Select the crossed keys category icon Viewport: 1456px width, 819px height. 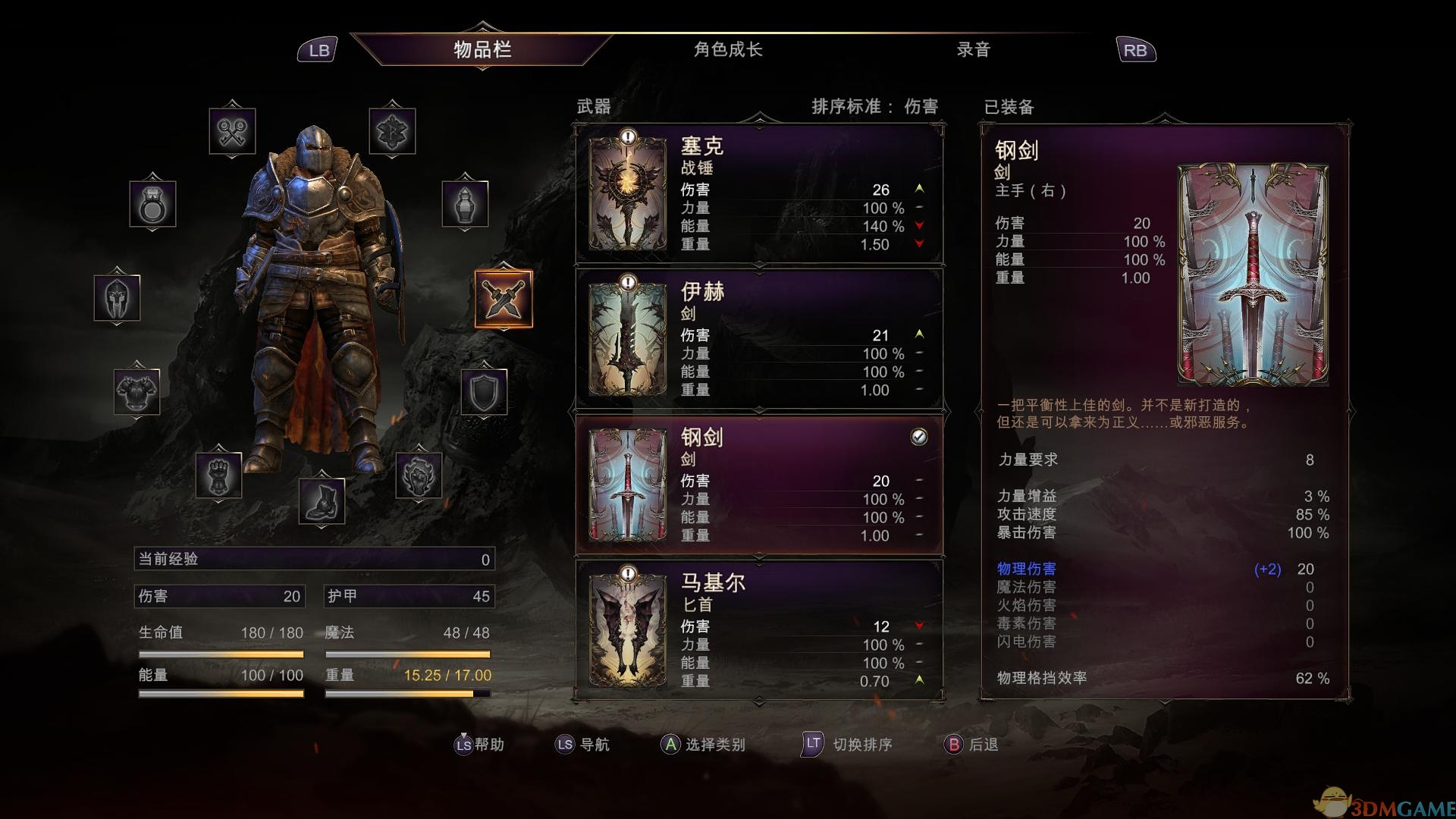pos(234,129)
